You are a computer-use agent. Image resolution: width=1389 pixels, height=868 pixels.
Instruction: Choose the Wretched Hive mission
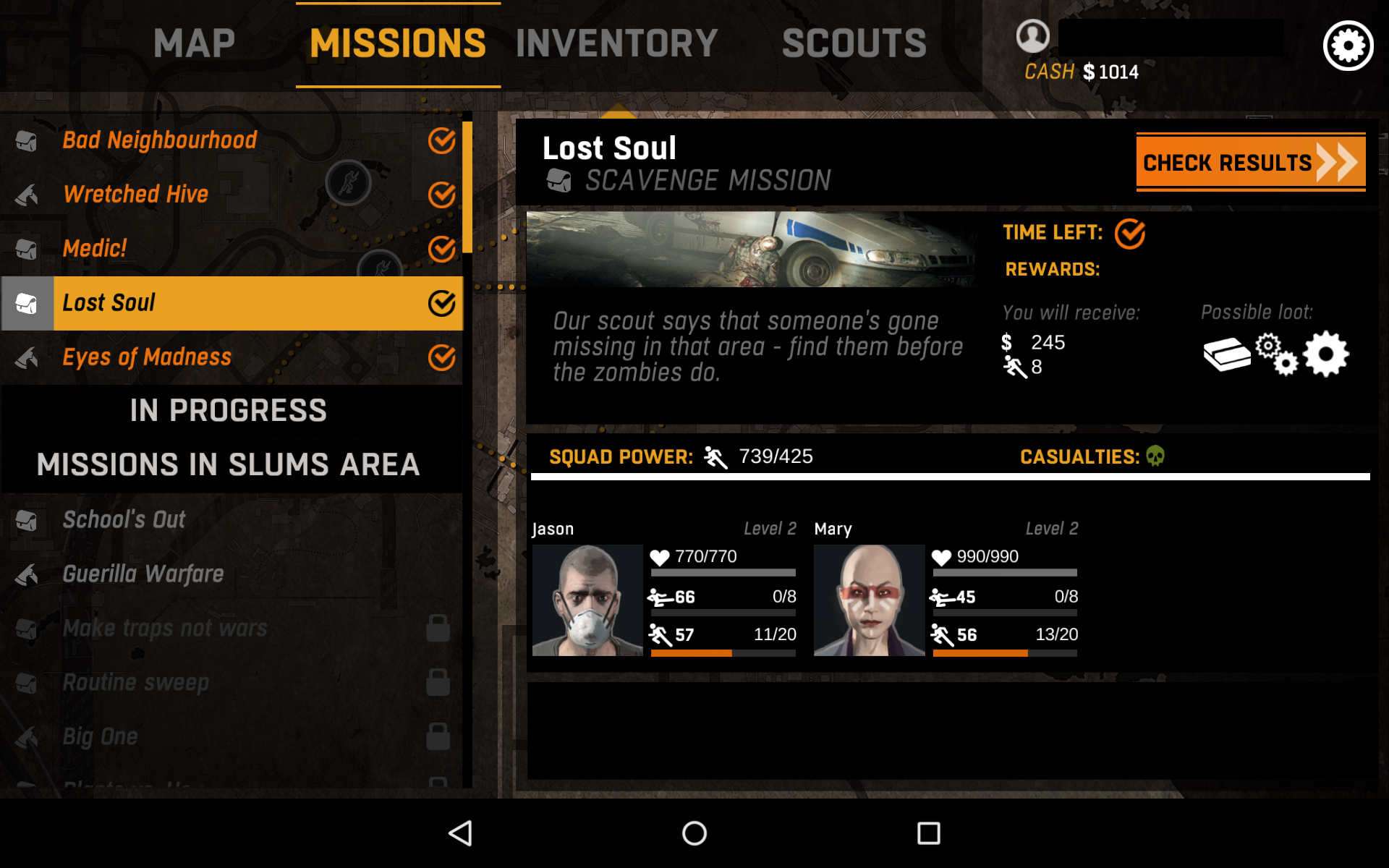click(x=136, y=195)
